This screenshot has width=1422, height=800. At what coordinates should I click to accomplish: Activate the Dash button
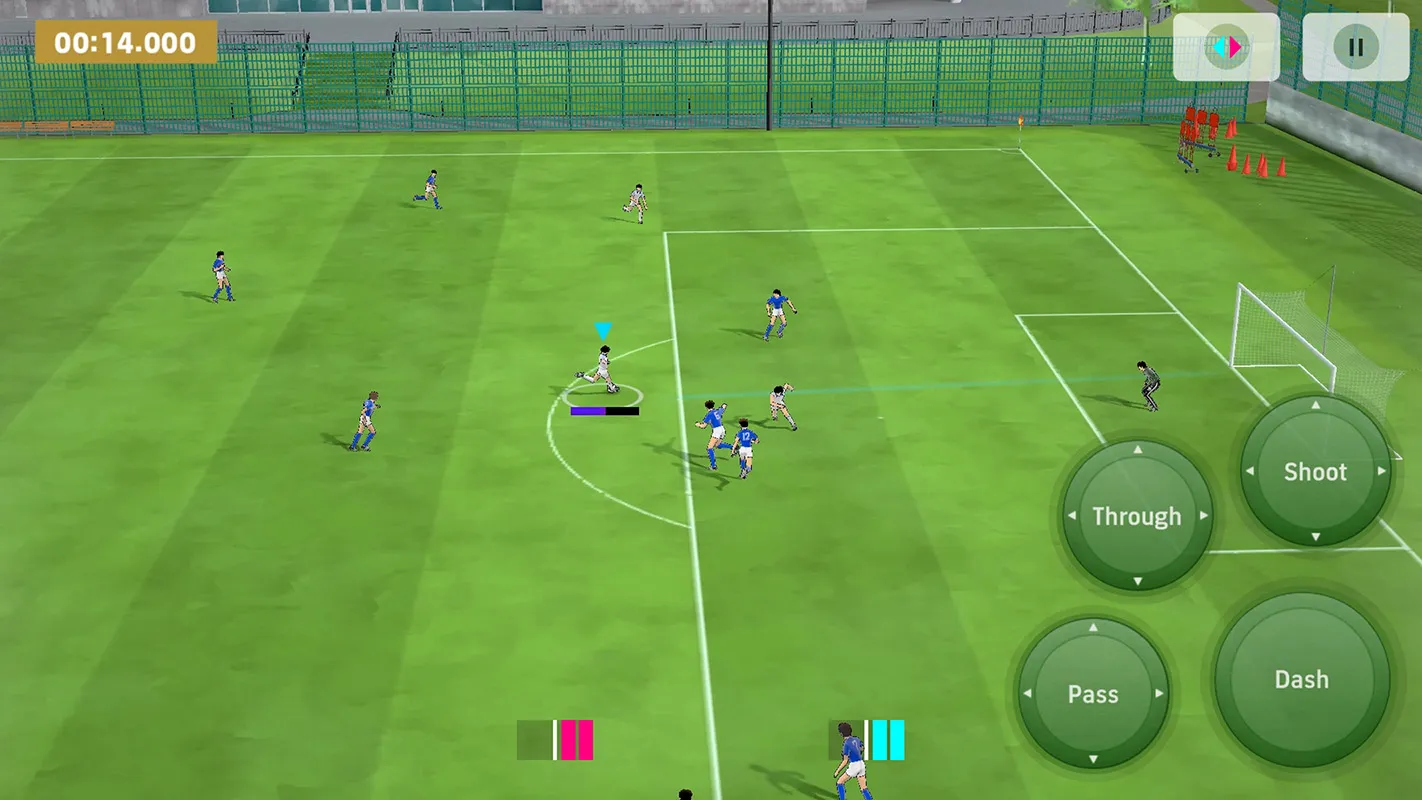click(x=1300, y=679)
